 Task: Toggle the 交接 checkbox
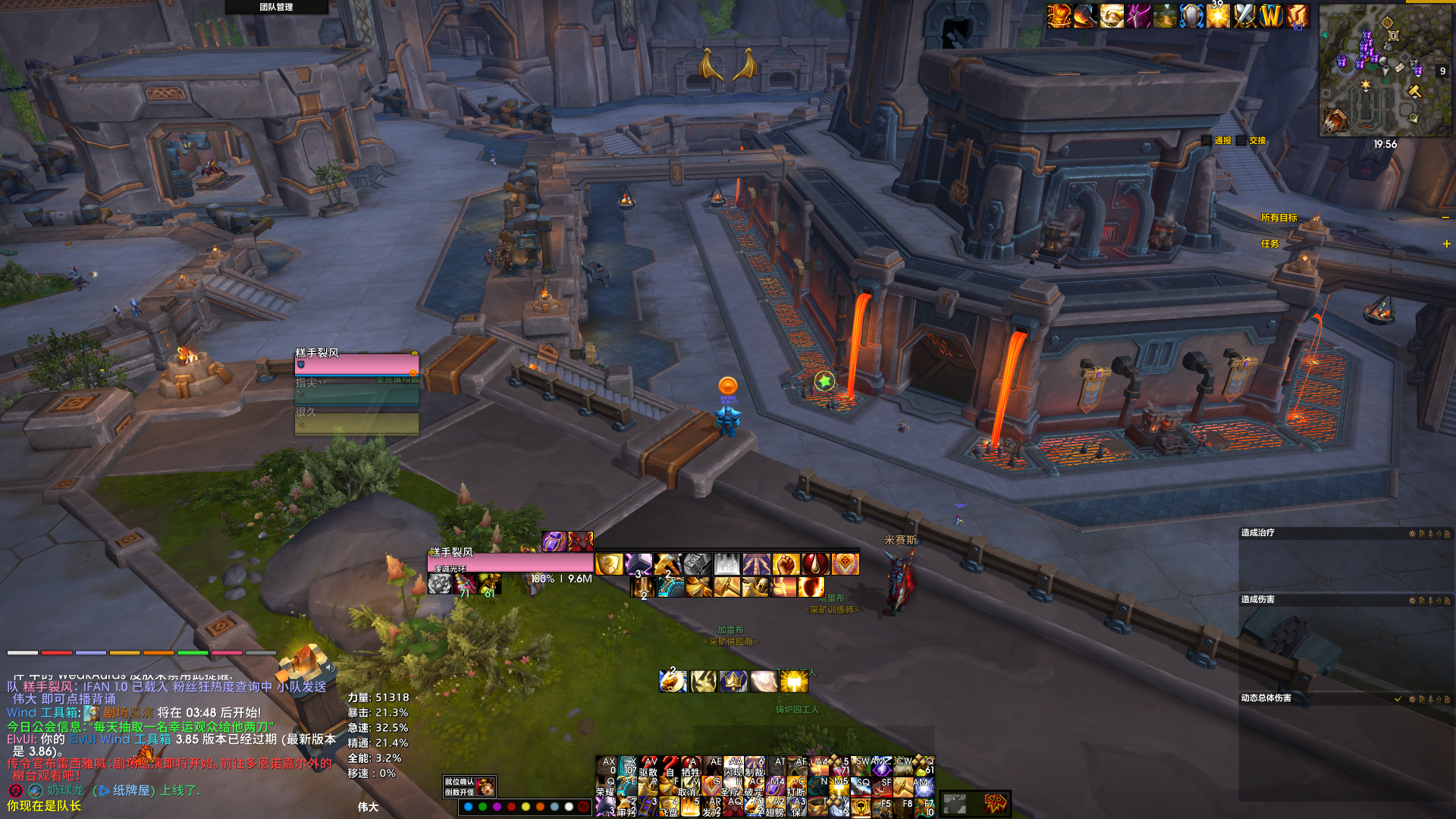click(x=1241, y=140)
